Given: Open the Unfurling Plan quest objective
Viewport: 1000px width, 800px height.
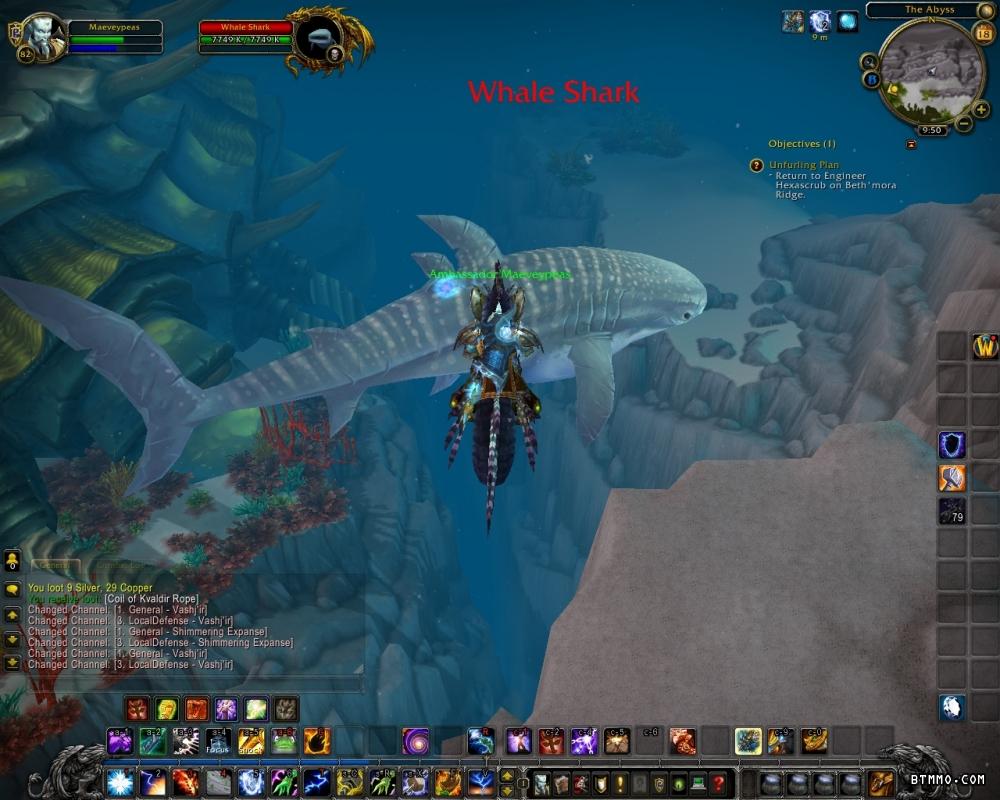Looking at the screenshot, I should coord(804,165).
